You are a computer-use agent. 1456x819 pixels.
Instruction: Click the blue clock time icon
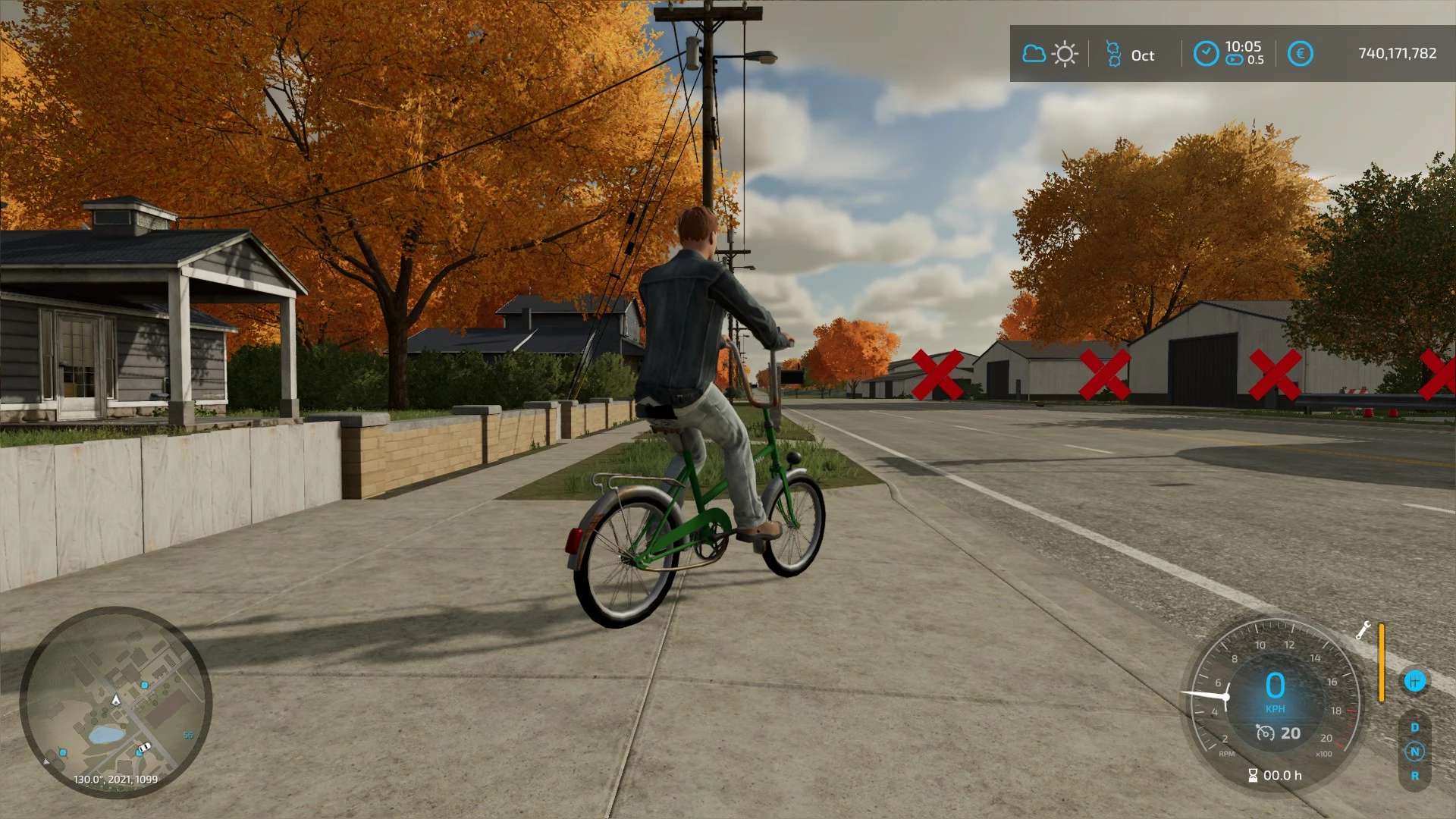point(1206,54)
